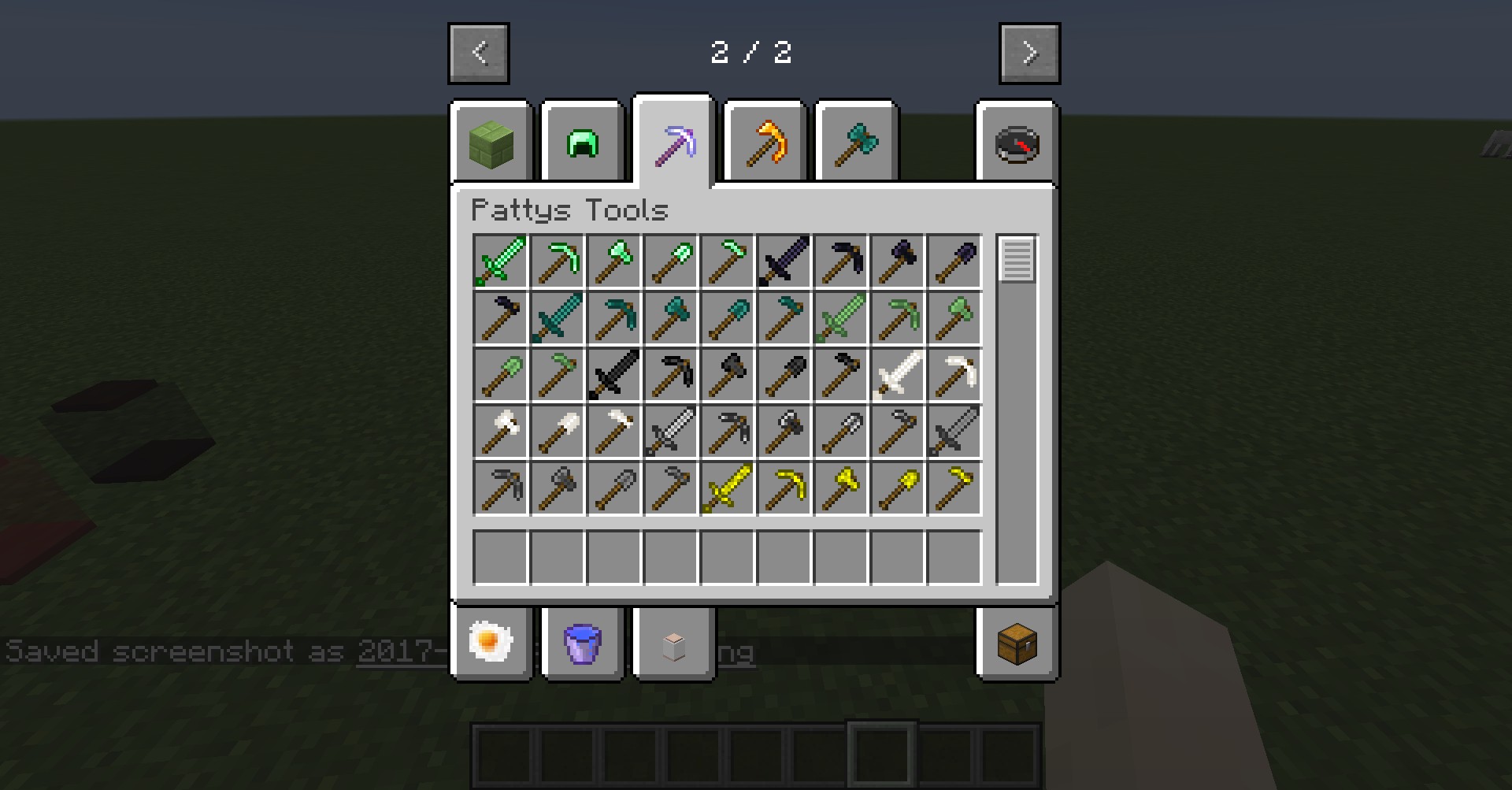Open the teal battle axe tab

857,143
